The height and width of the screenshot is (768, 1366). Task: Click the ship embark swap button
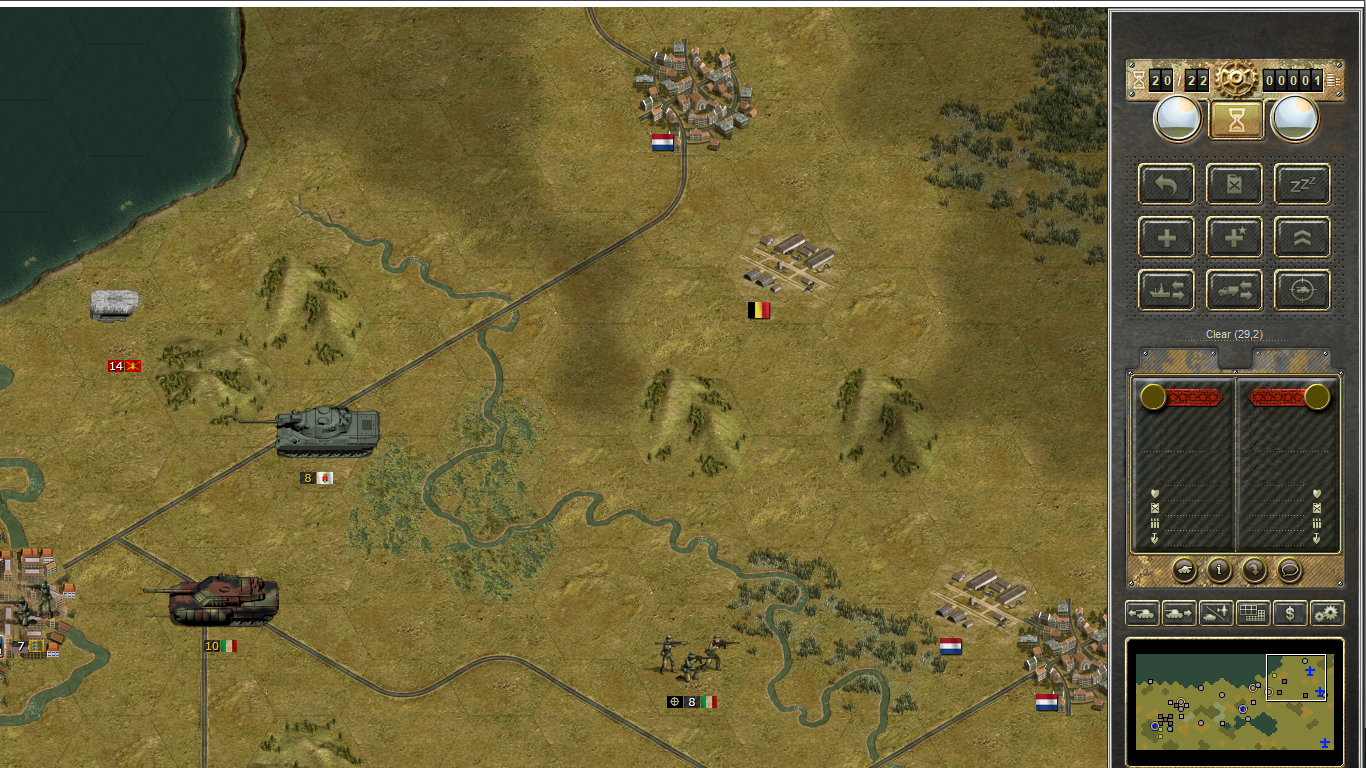[x=1166, y=290]
